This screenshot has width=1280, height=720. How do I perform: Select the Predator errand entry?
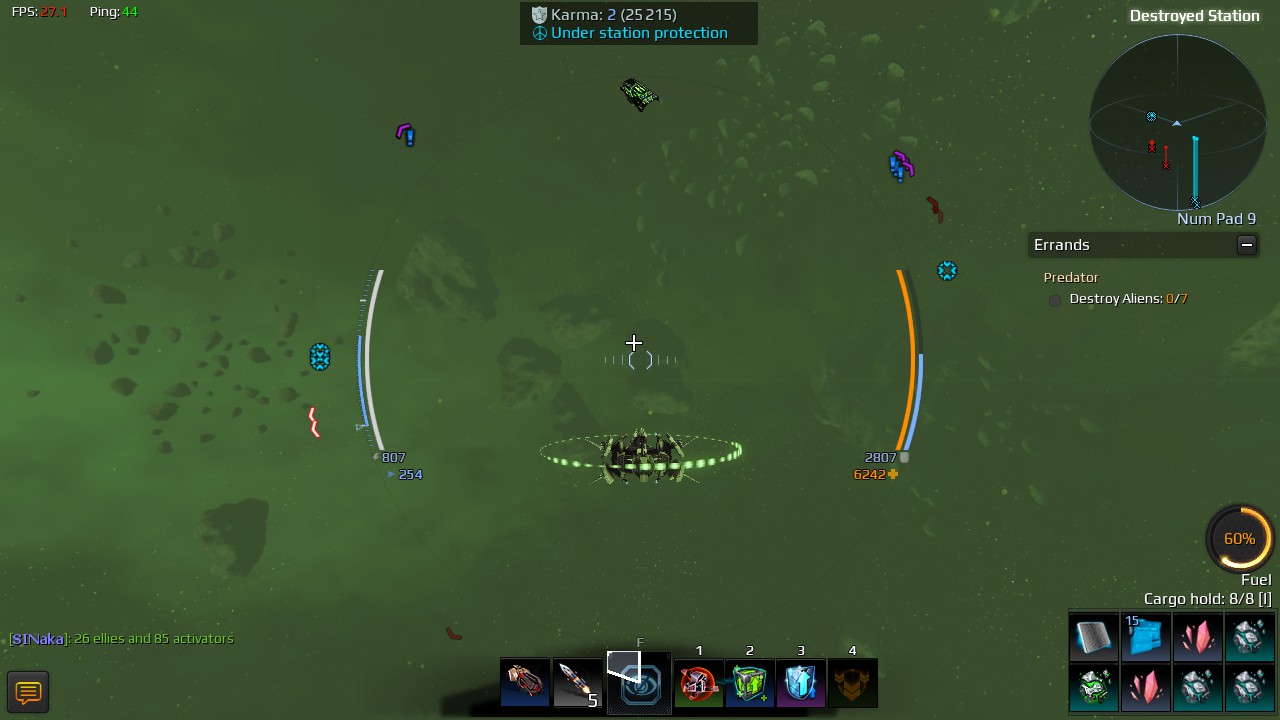pos(1071,277)
